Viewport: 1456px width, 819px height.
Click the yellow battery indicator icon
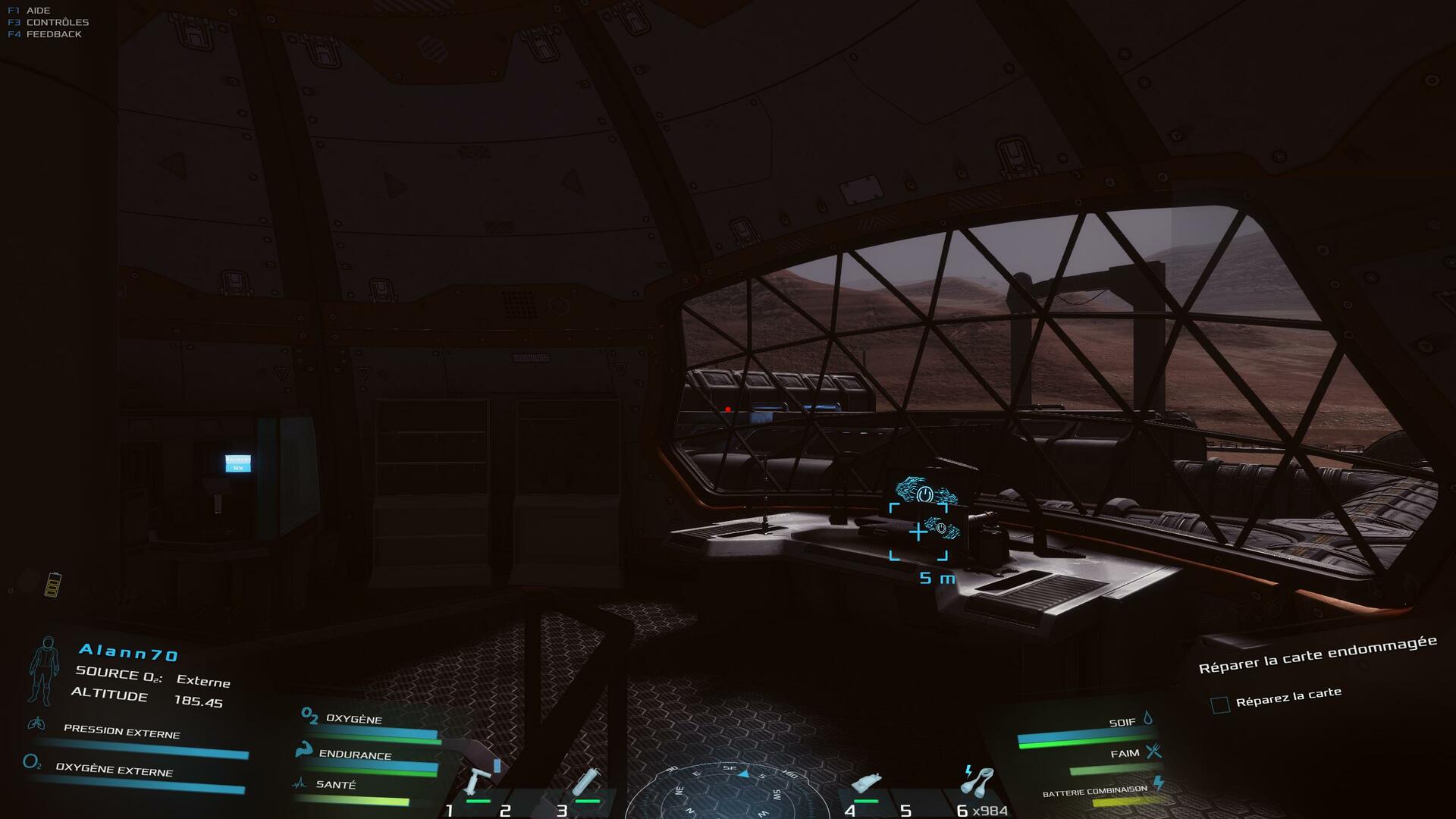pyautogui.click(x=53, y=585)
